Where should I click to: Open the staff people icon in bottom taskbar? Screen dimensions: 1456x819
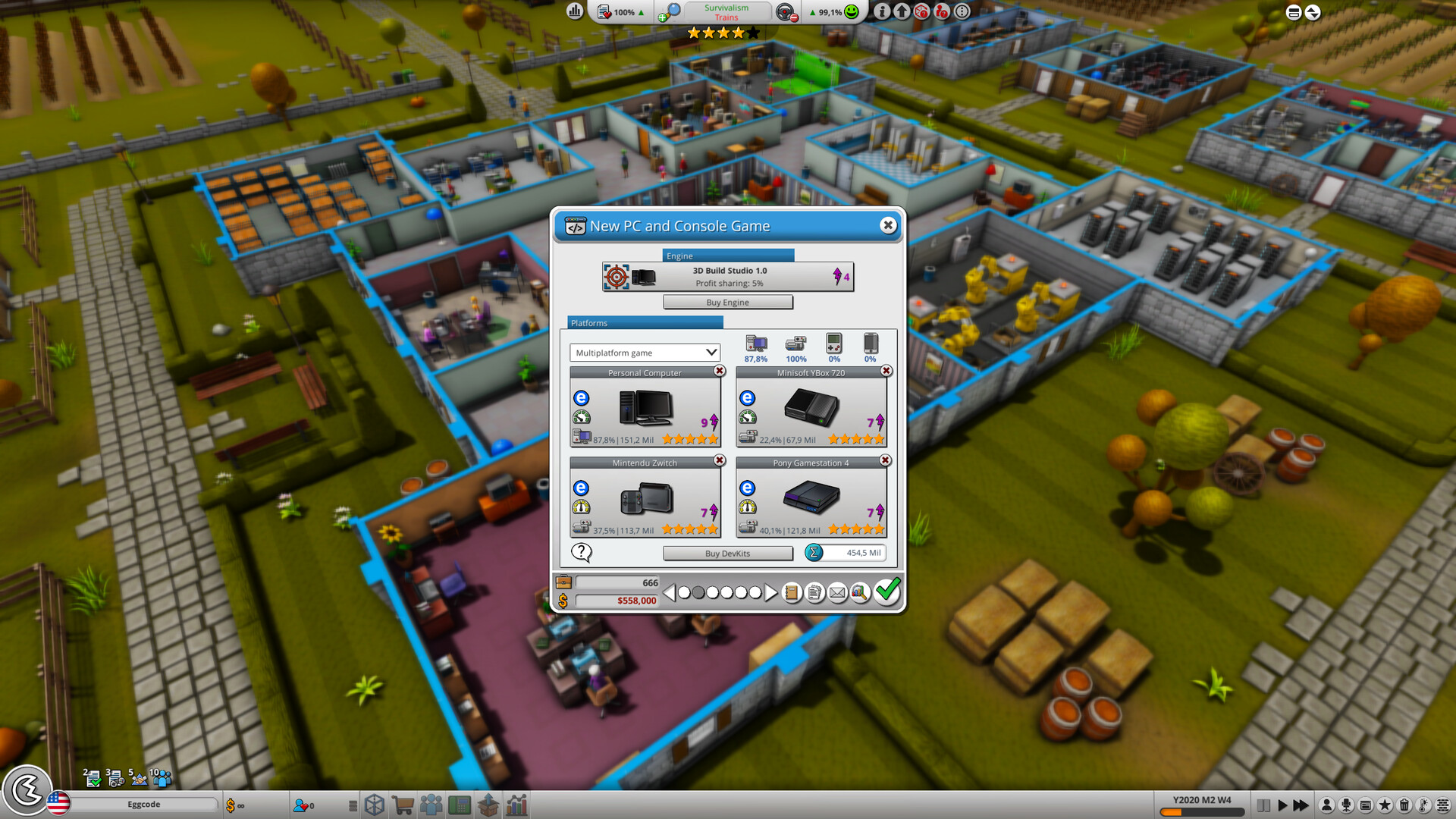coord(431,805)
